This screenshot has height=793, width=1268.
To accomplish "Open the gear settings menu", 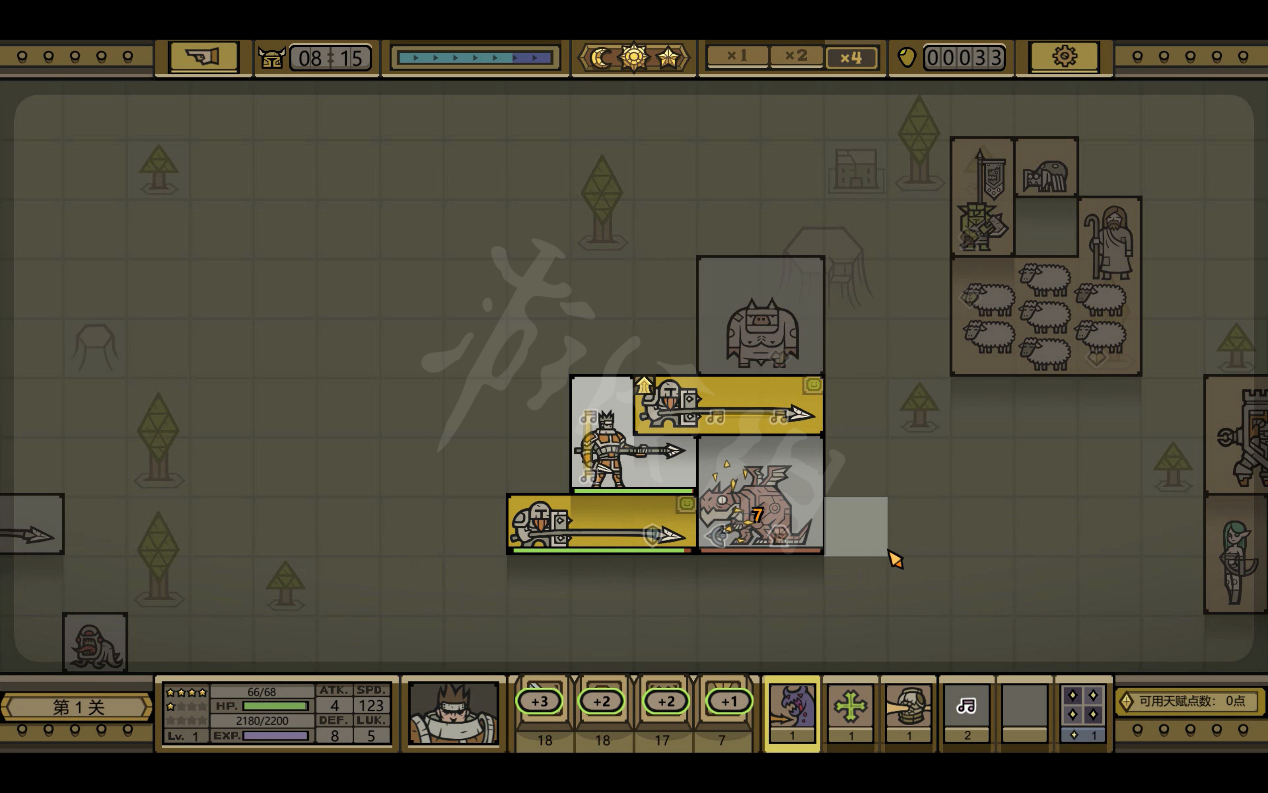I will (x=1064, y=57).
